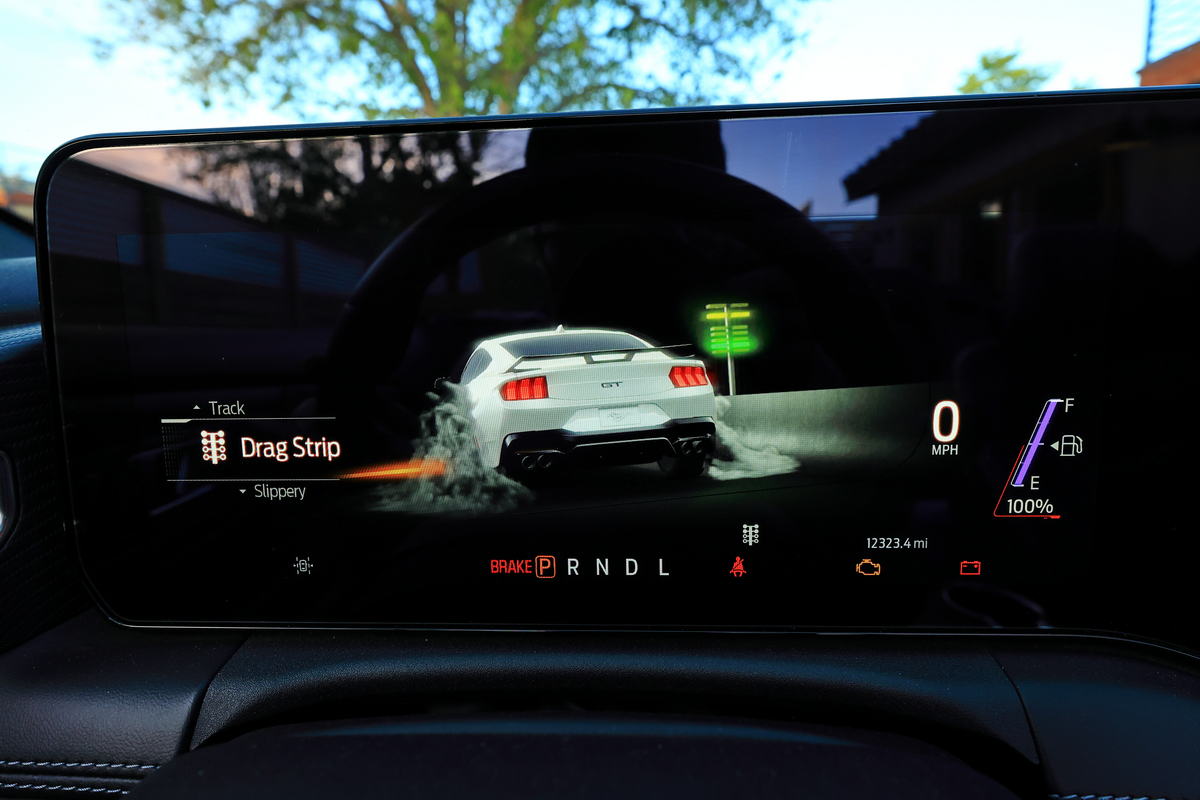Pick the L gear letter
1200x800 pixels.
tap(663, 567)
